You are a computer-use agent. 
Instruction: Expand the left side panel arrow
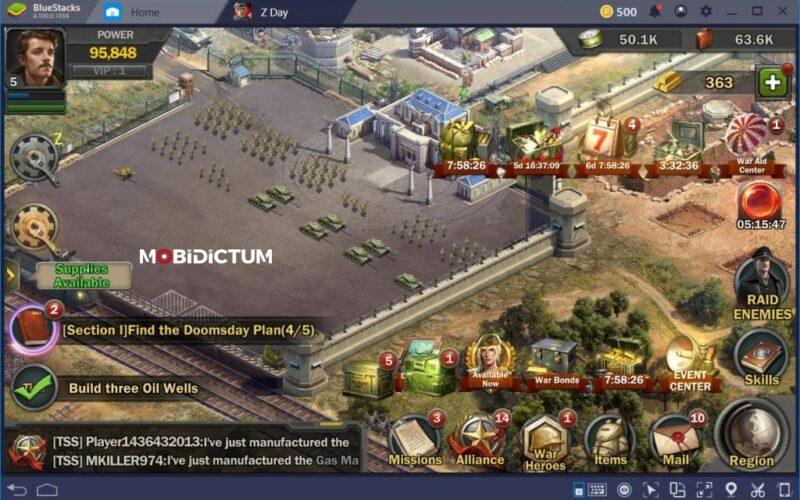click(x=11, y=274)
